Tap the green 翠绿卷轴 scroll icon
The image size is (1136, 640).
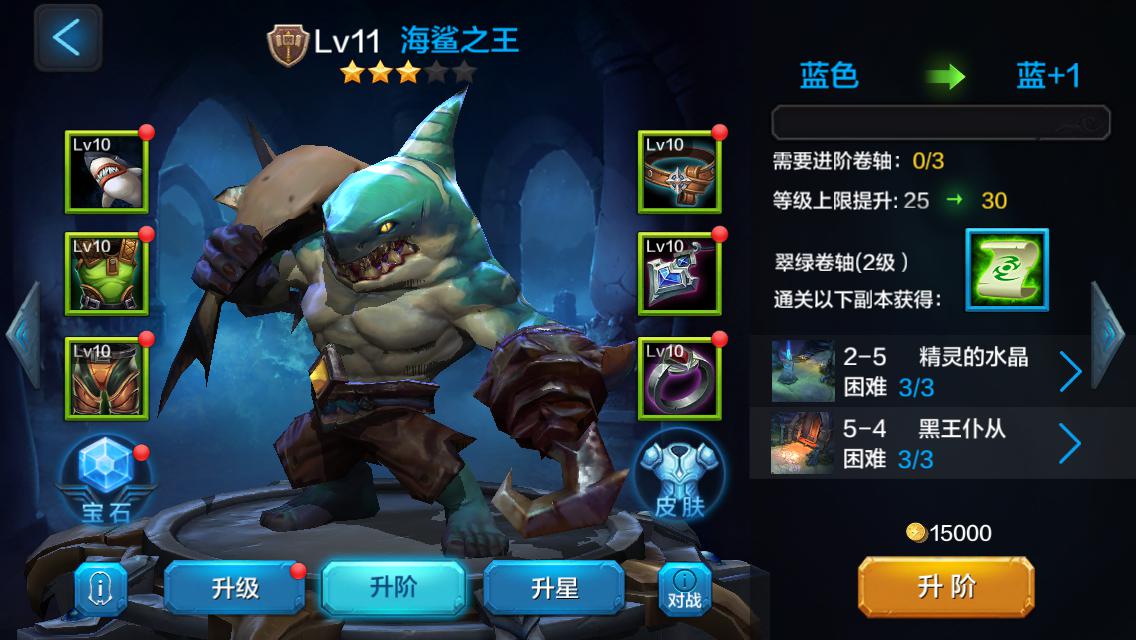pos(1007,269)
